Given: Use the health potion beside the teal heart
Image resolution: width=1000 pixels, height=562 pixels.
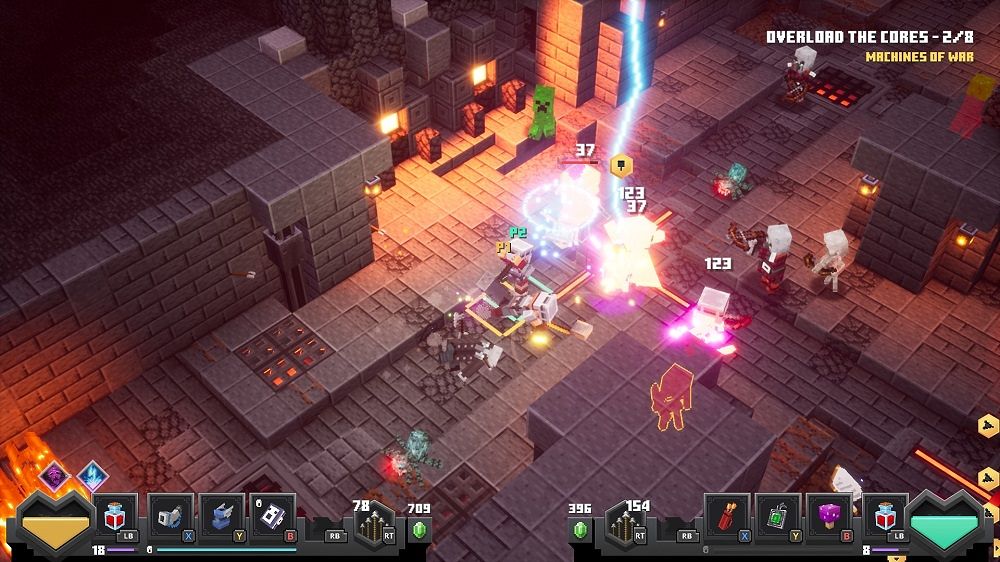Looking at the screenshot, I should 884,516.
